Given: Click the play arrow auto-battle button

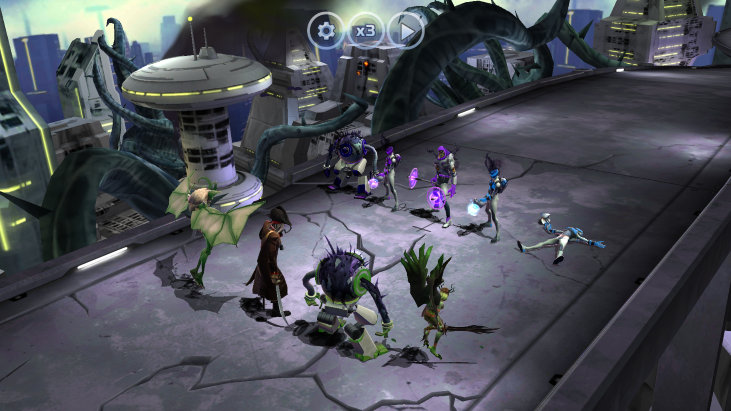Looking at the screenshot, I should point(405,30).
